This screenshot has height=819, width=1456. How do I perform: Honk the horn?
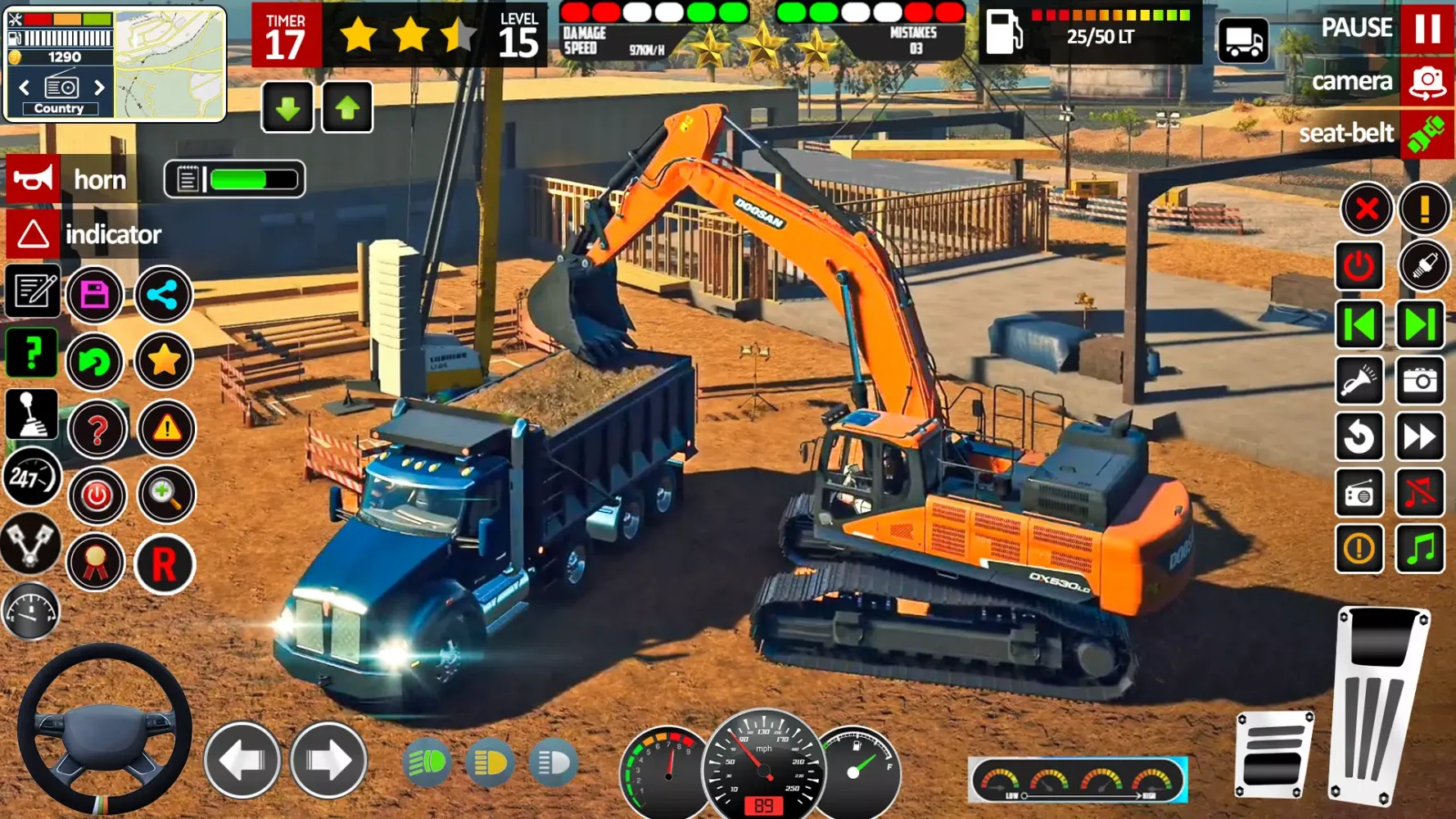coord(34,179)
